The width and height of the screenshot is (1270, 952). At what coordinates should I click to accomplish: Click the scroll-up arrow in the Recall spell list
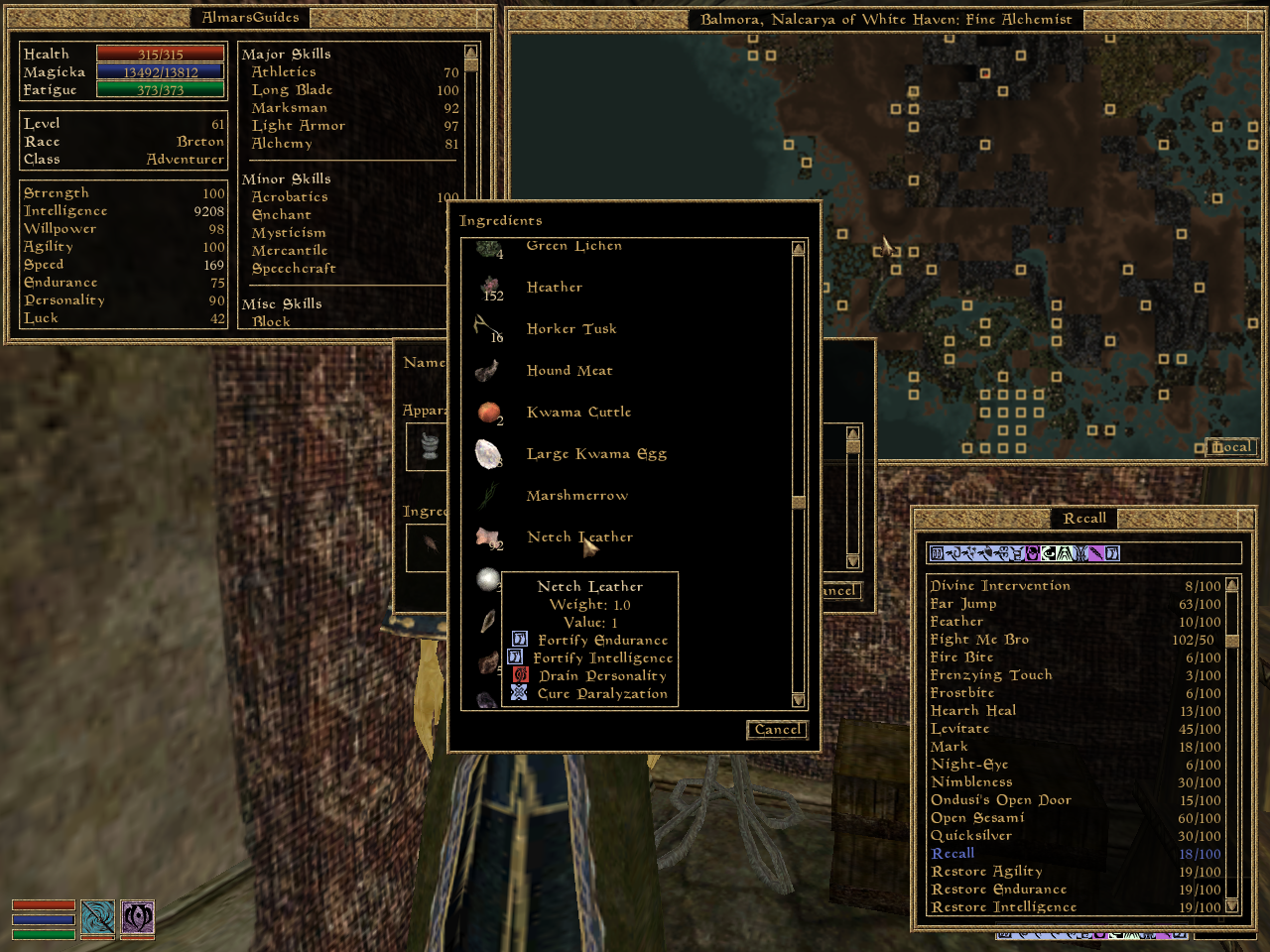(1231, 584)
